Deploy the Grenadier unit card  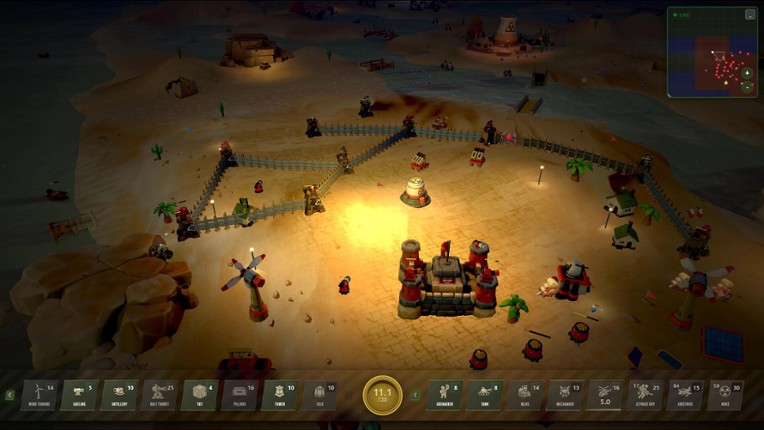click(444, 395)
